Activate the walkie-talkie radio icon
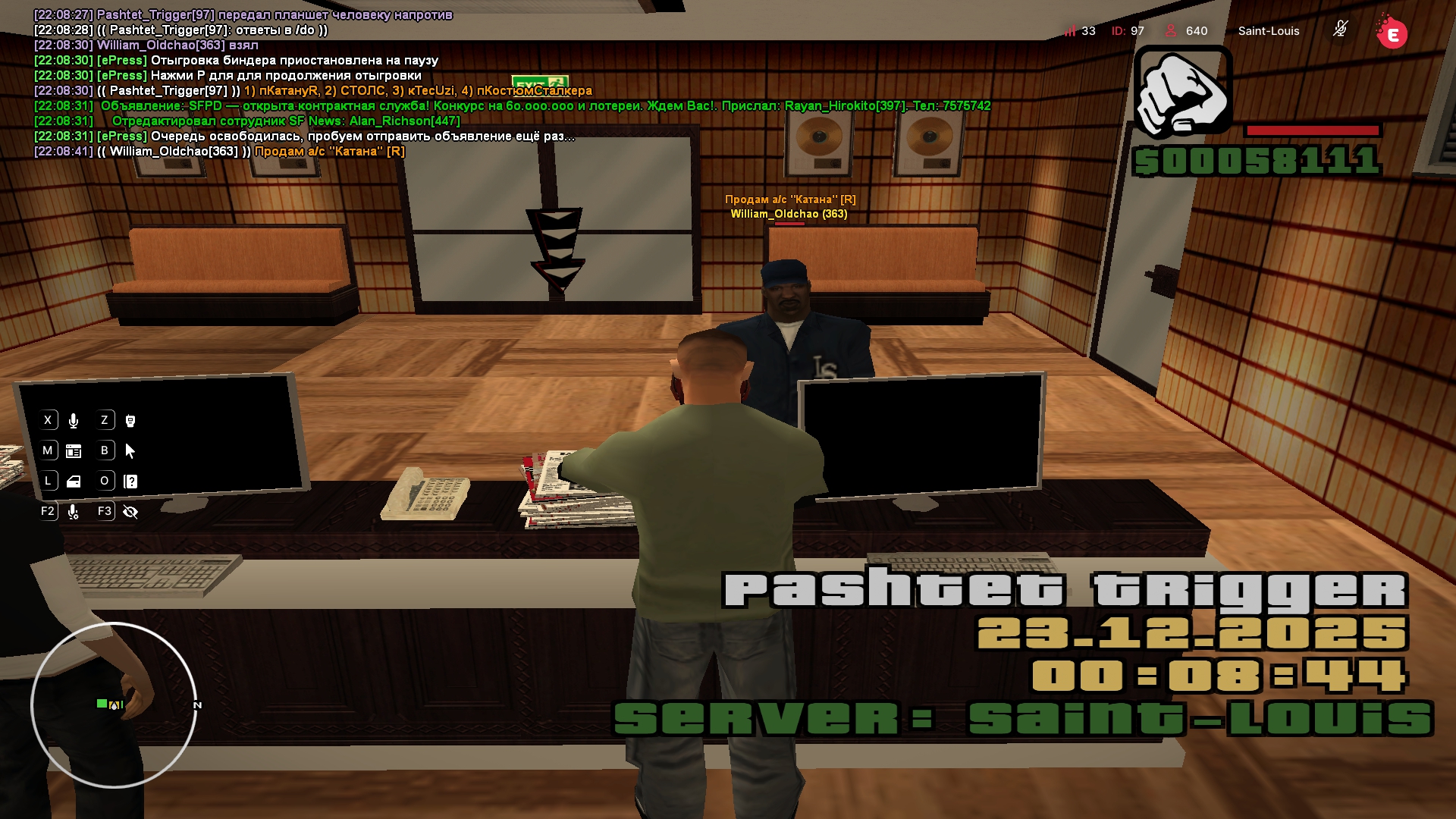 tap(130, 420)
